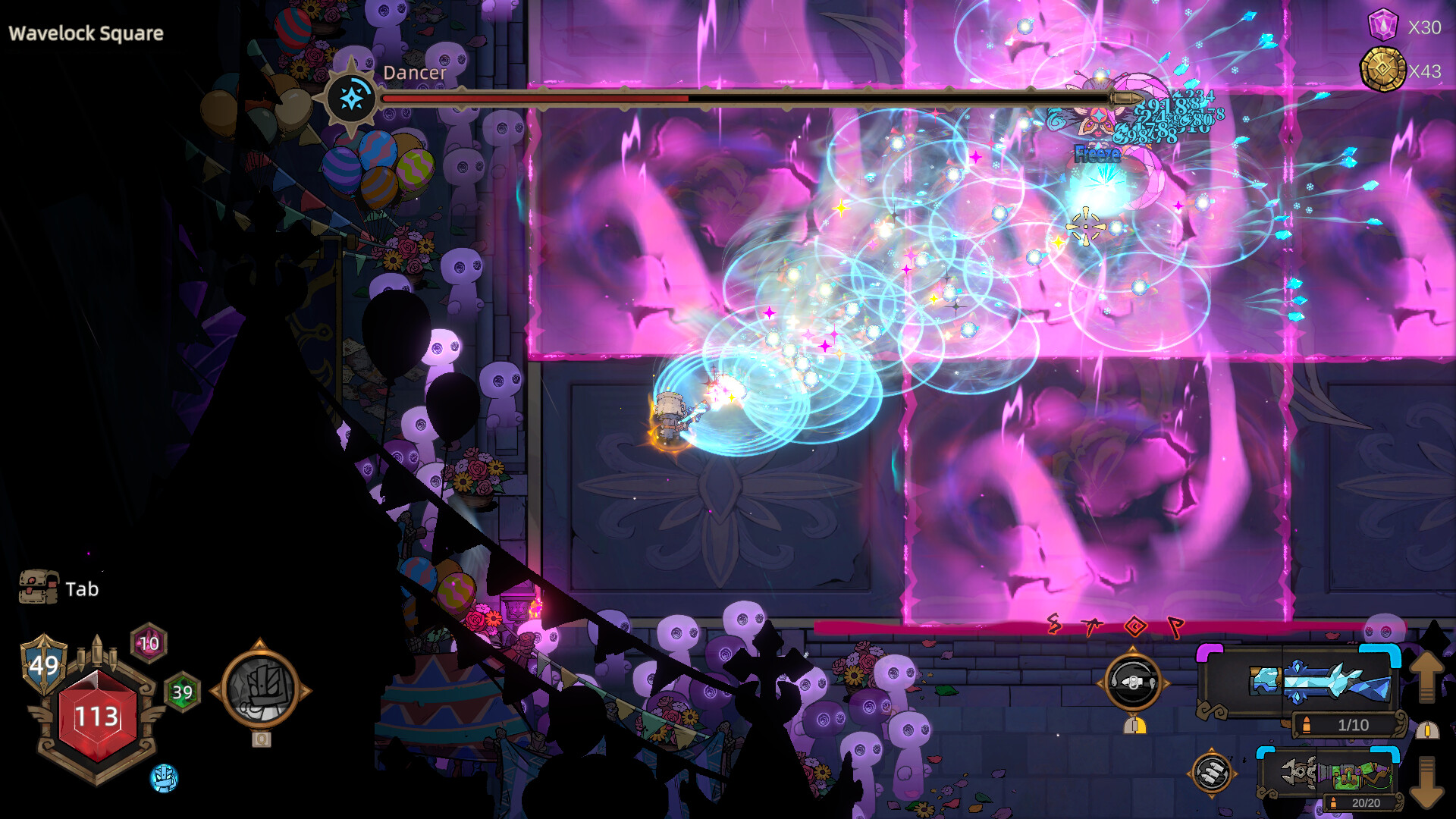Activate the helmeted character skill icon
Viewport: 1456px width, 819px height.
pos(260,689)
